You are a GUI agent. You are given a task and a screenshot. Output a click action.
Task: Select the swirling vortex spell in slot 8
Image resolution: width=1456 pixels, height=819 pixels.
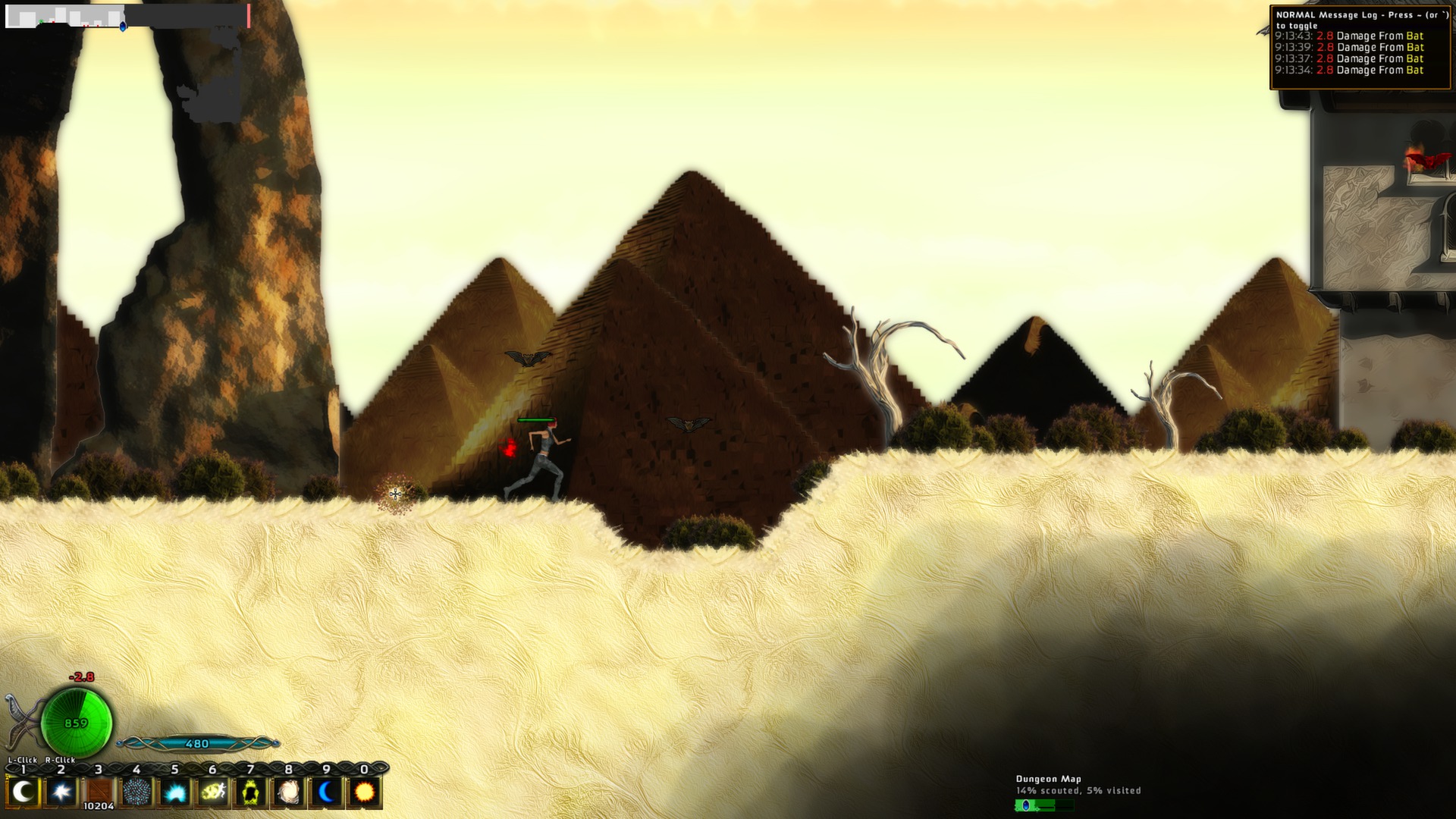[287, 791]
